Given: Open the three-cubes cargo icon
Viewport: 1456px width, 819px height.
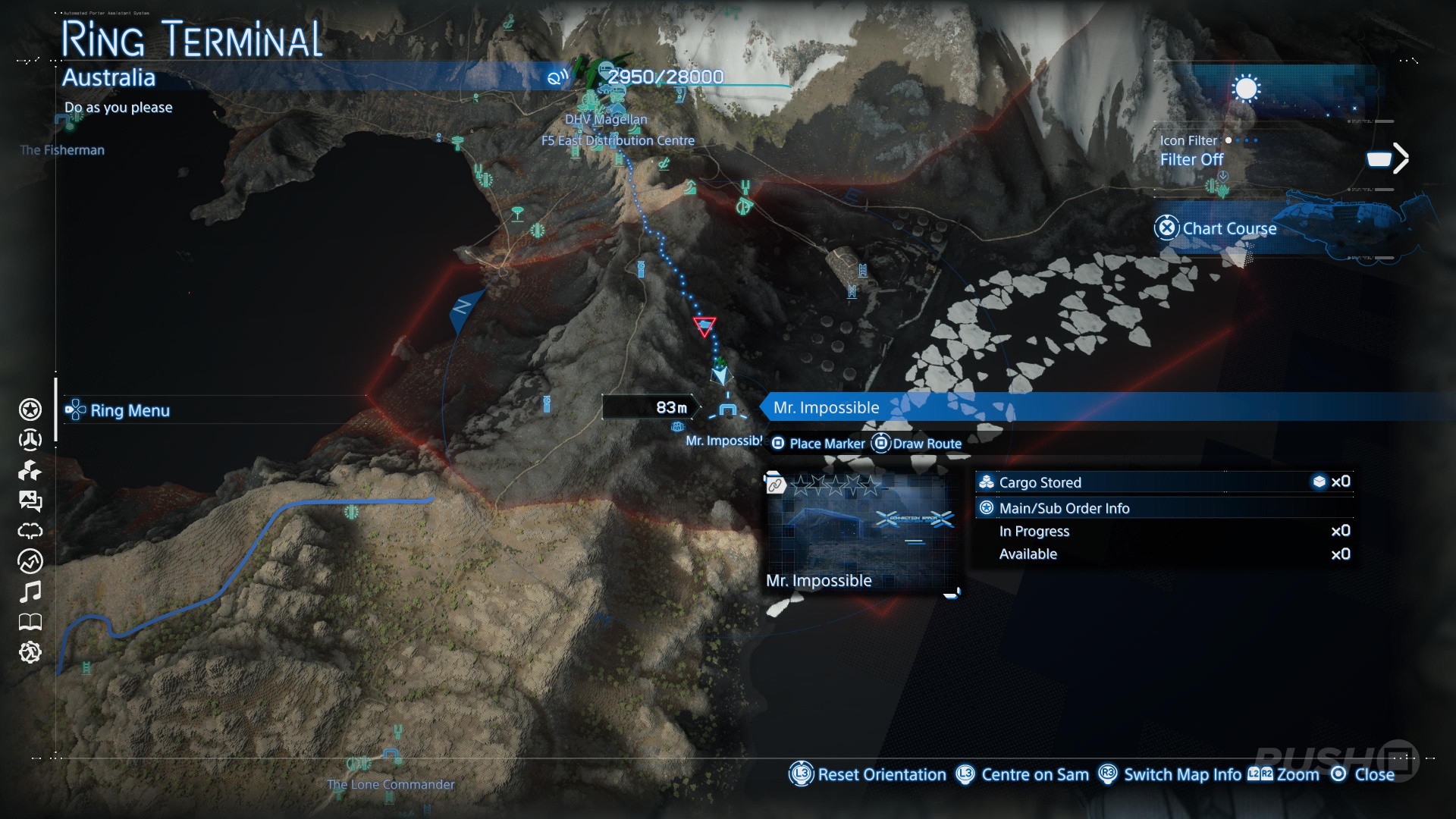Looking at the screenshot, I should click(x=30, y=470).
